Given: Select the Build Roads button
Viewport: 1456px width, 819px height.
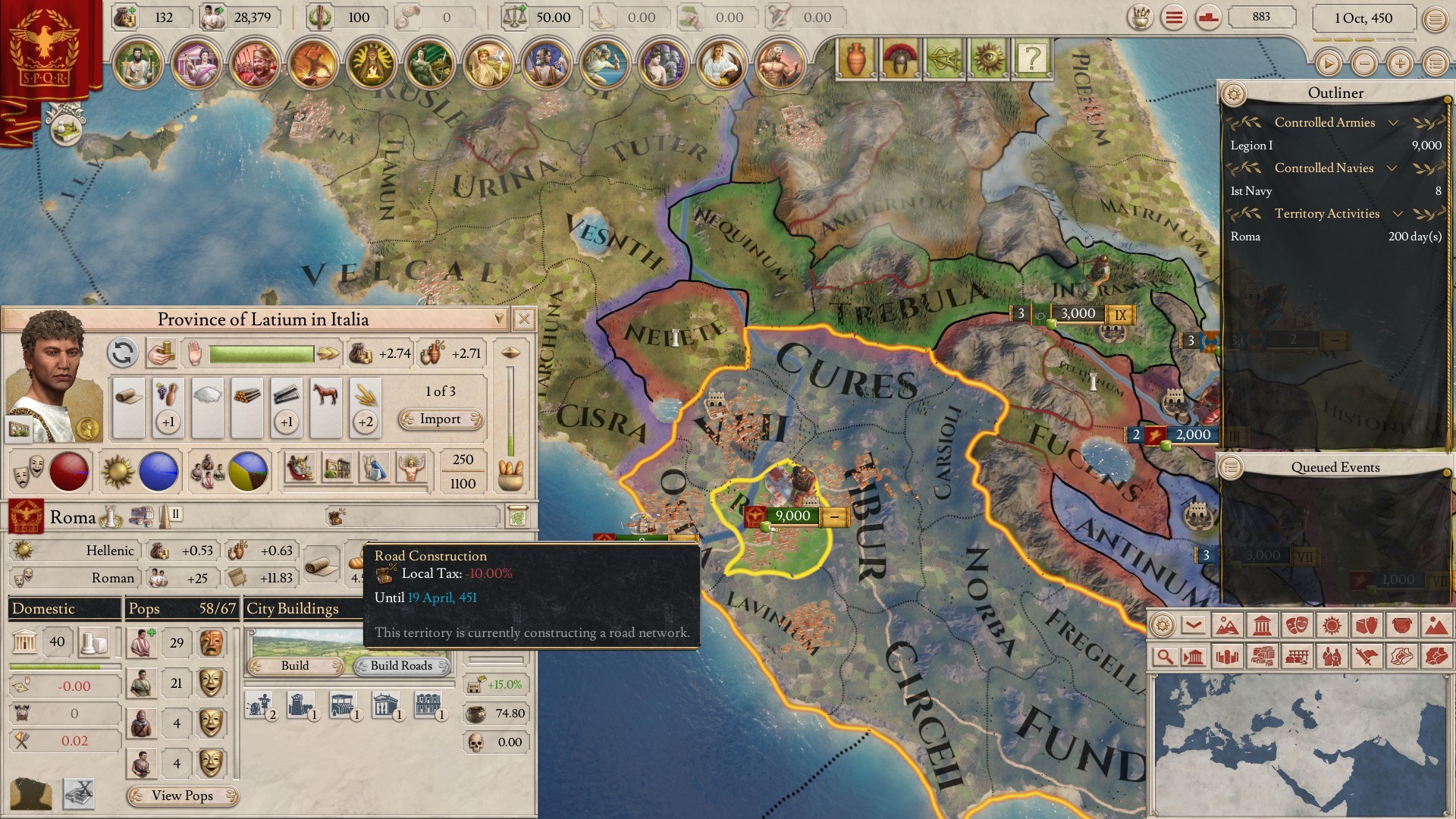Looking at the screenshot, I should tap(402, 666).
